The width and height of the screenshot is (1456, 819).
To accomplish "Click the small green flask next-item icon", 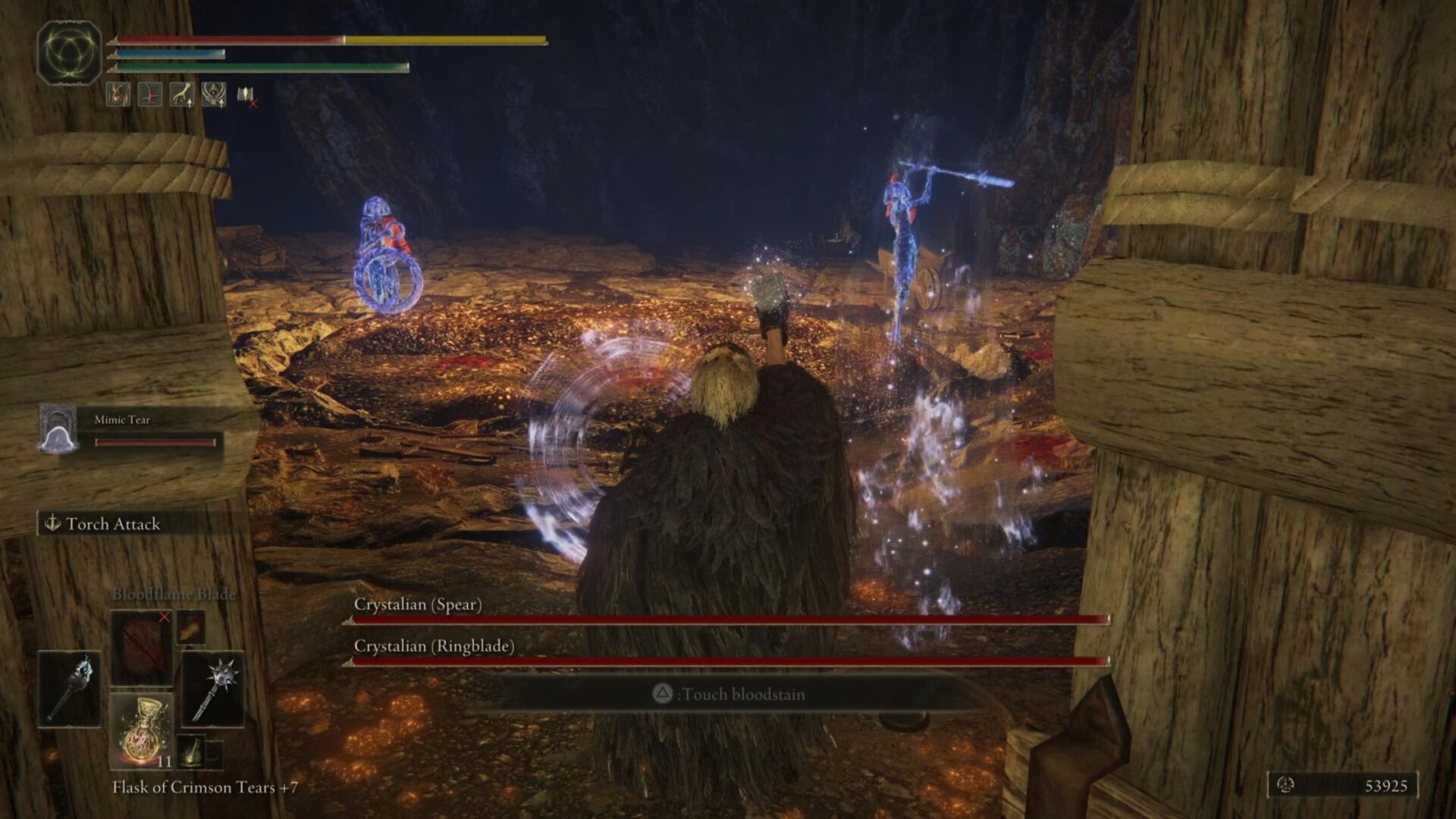I will pyautogui.click(x=192, y=750).
